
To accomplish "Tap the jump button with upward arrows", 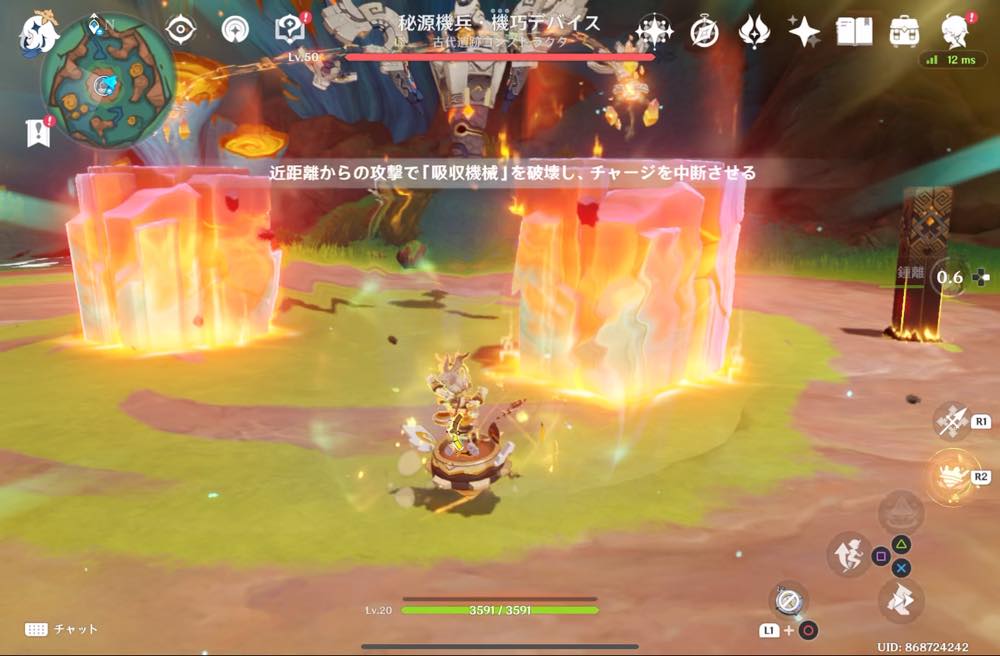I will coord(847,554).
